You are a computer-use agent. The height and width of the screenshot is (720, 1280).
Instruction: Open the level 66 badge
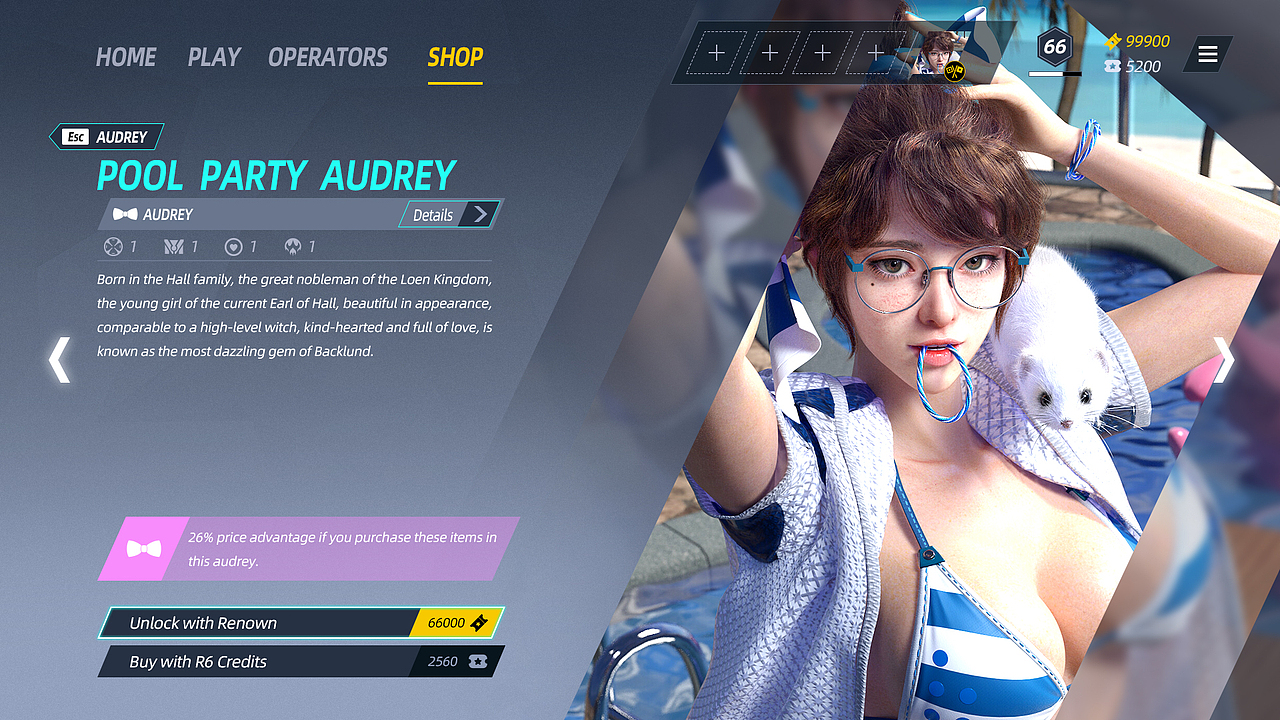coord(1054,47)
